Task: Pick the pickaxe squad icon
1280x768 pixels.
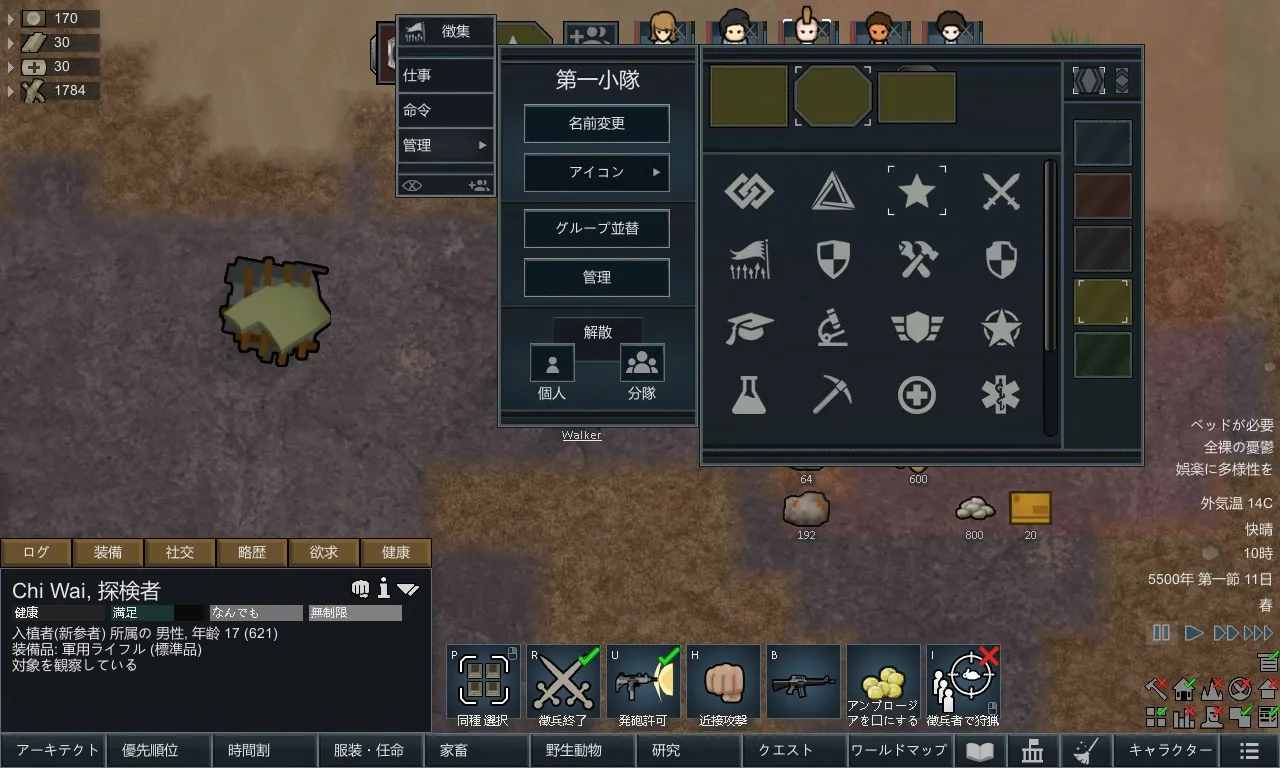Action: pos(832,395)
